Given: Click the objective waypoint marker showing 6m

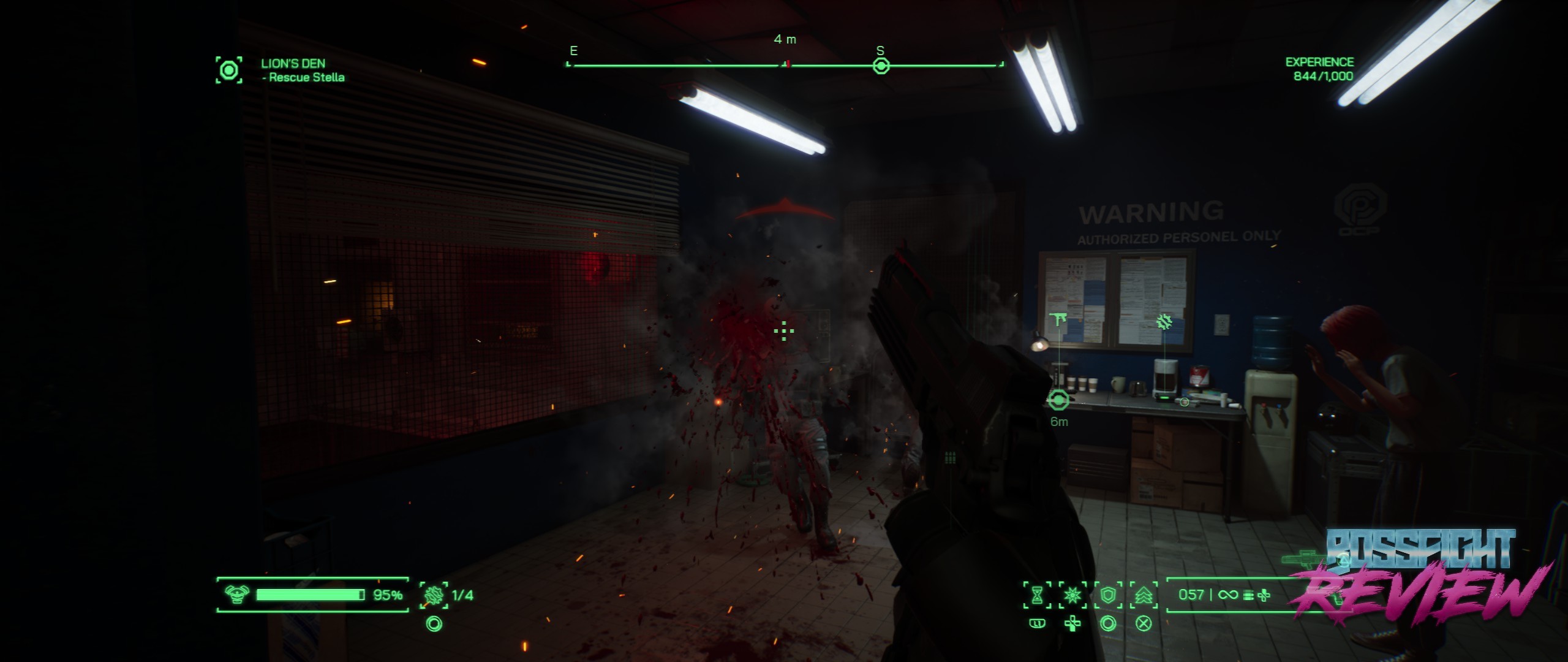Looking at the screenshot, I should click(1058, 400).
